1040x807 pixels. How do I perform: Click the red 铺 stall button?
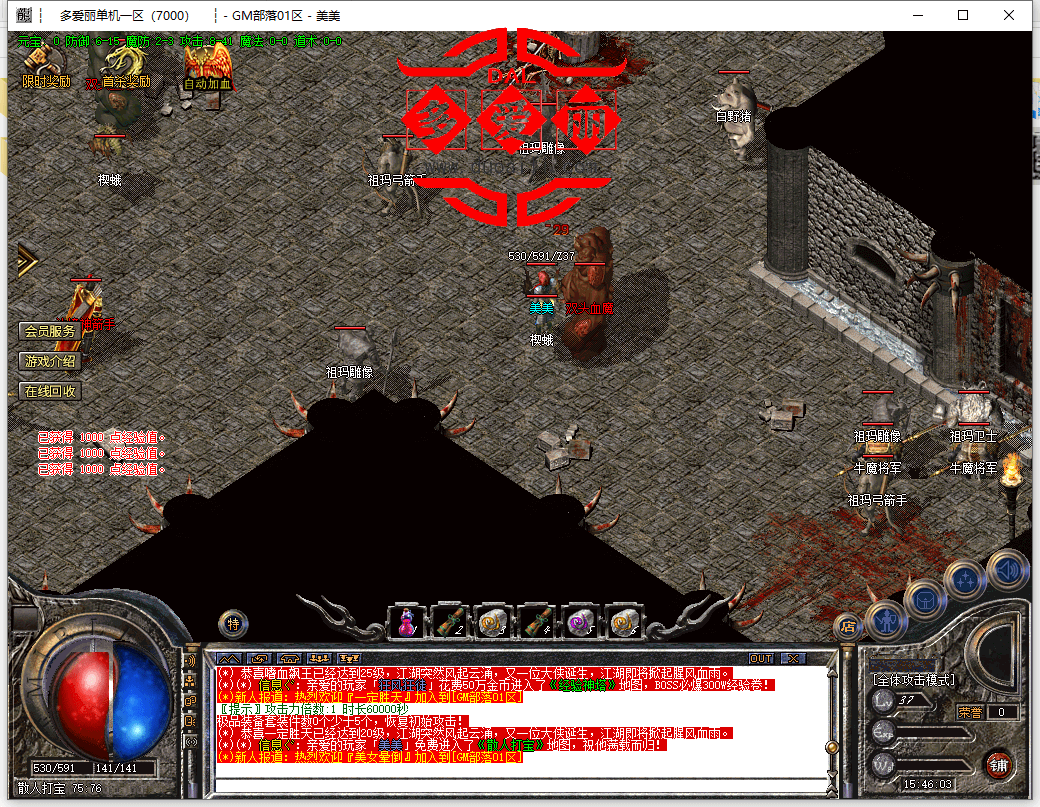click(996, 765)
